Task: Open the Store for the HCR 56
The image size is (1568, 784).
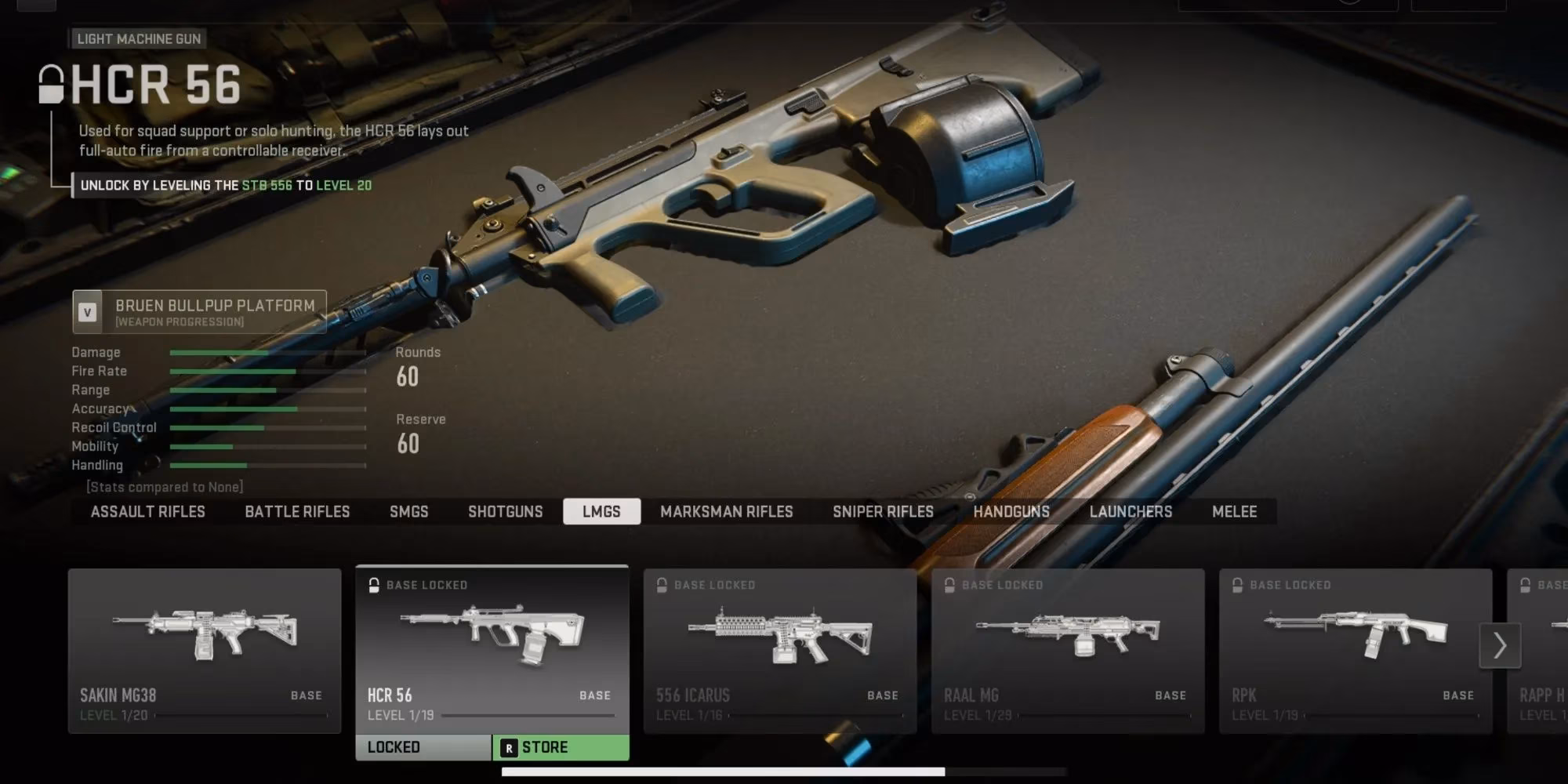Action: tap(561, 747)
